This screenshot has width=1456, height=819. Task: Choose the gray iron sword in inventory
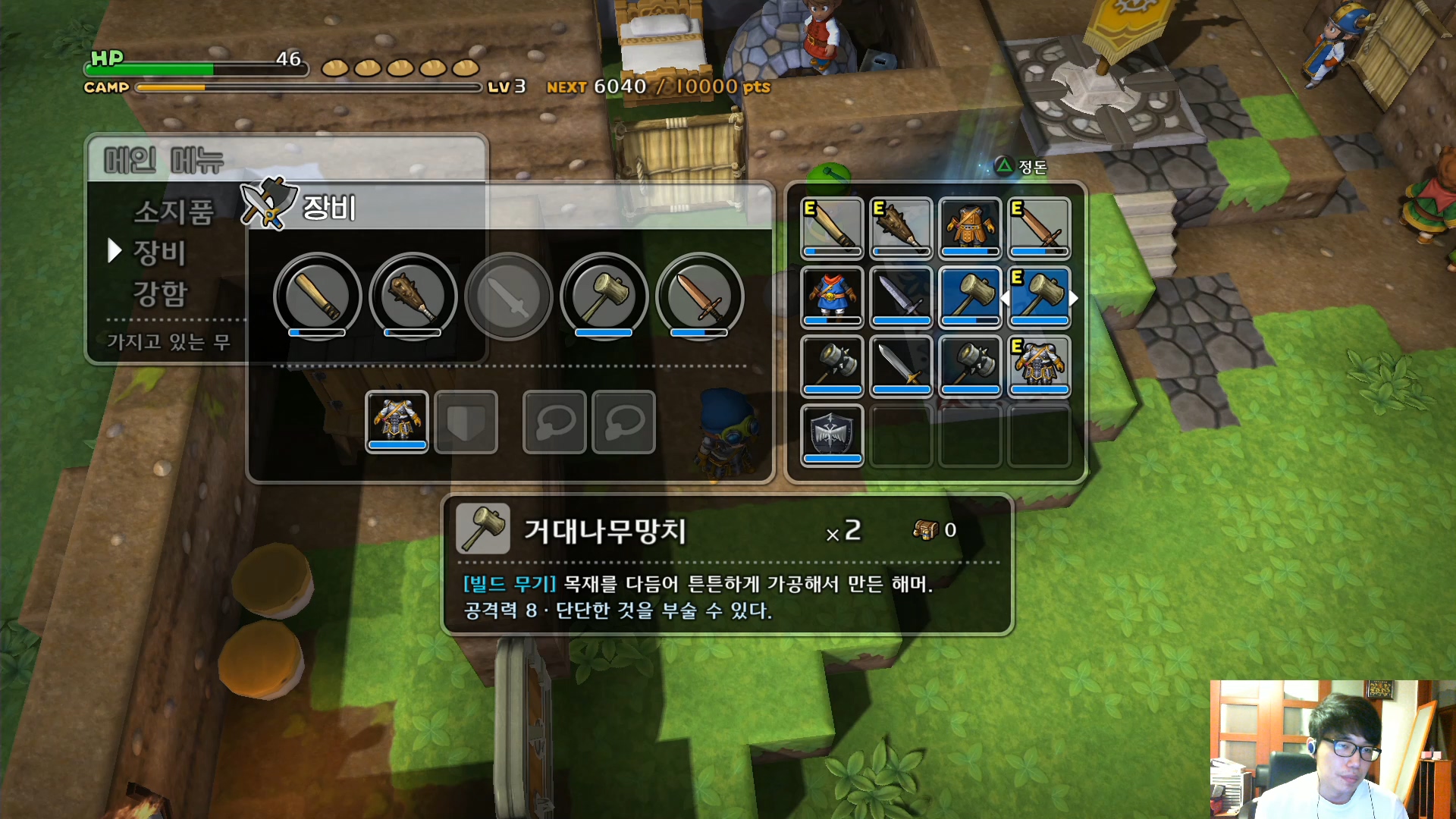click(x=901, y=297)
